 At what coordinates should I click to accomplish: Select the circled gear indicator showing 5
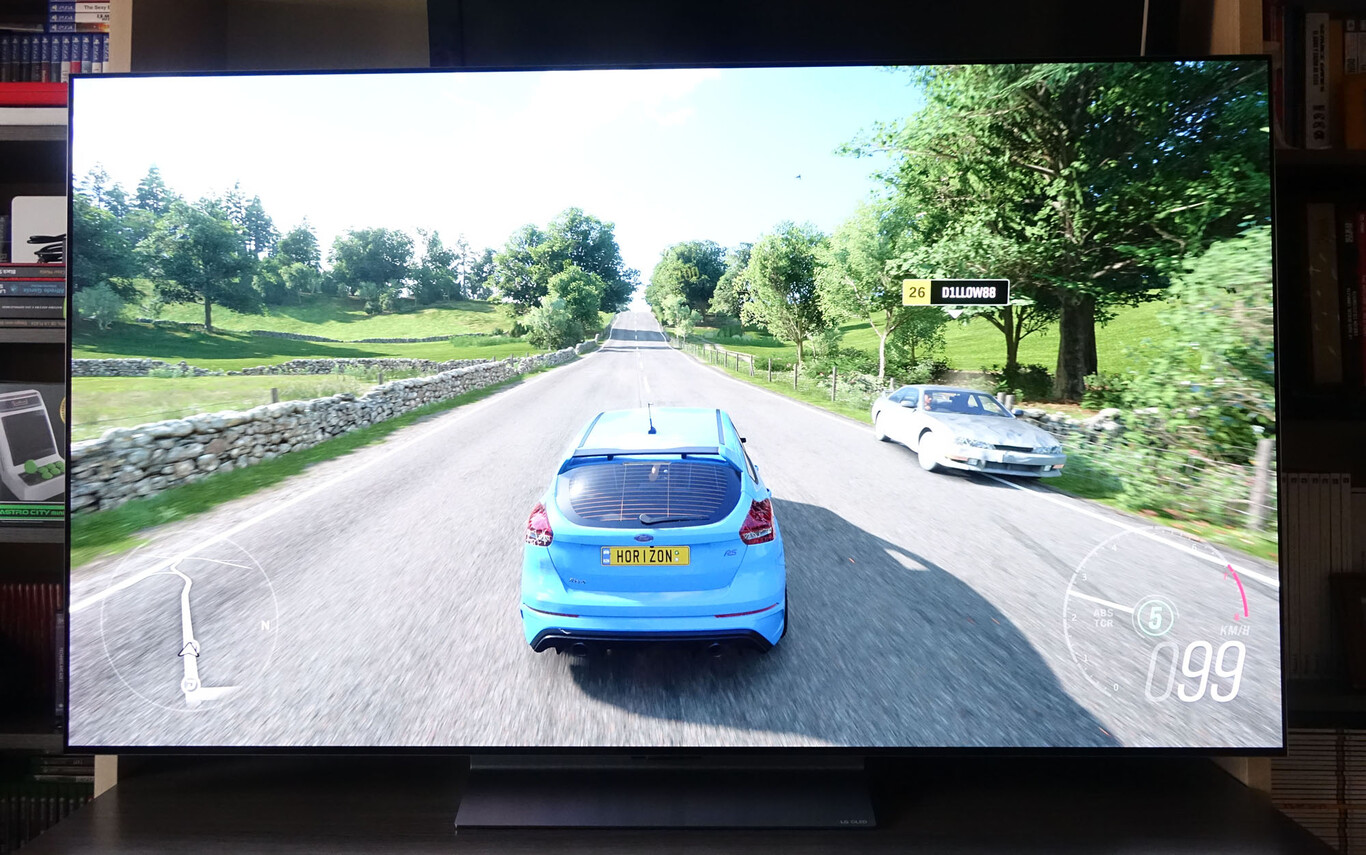1155,618
